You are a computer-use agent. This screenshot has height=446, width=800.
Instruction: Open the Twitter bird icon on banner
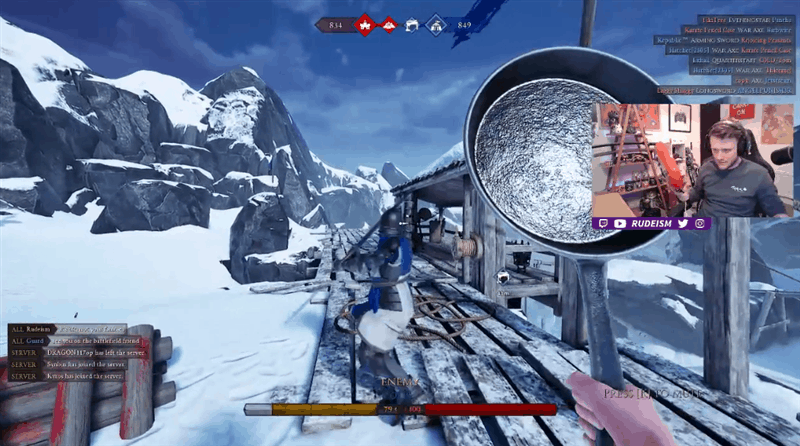(682, 223)
